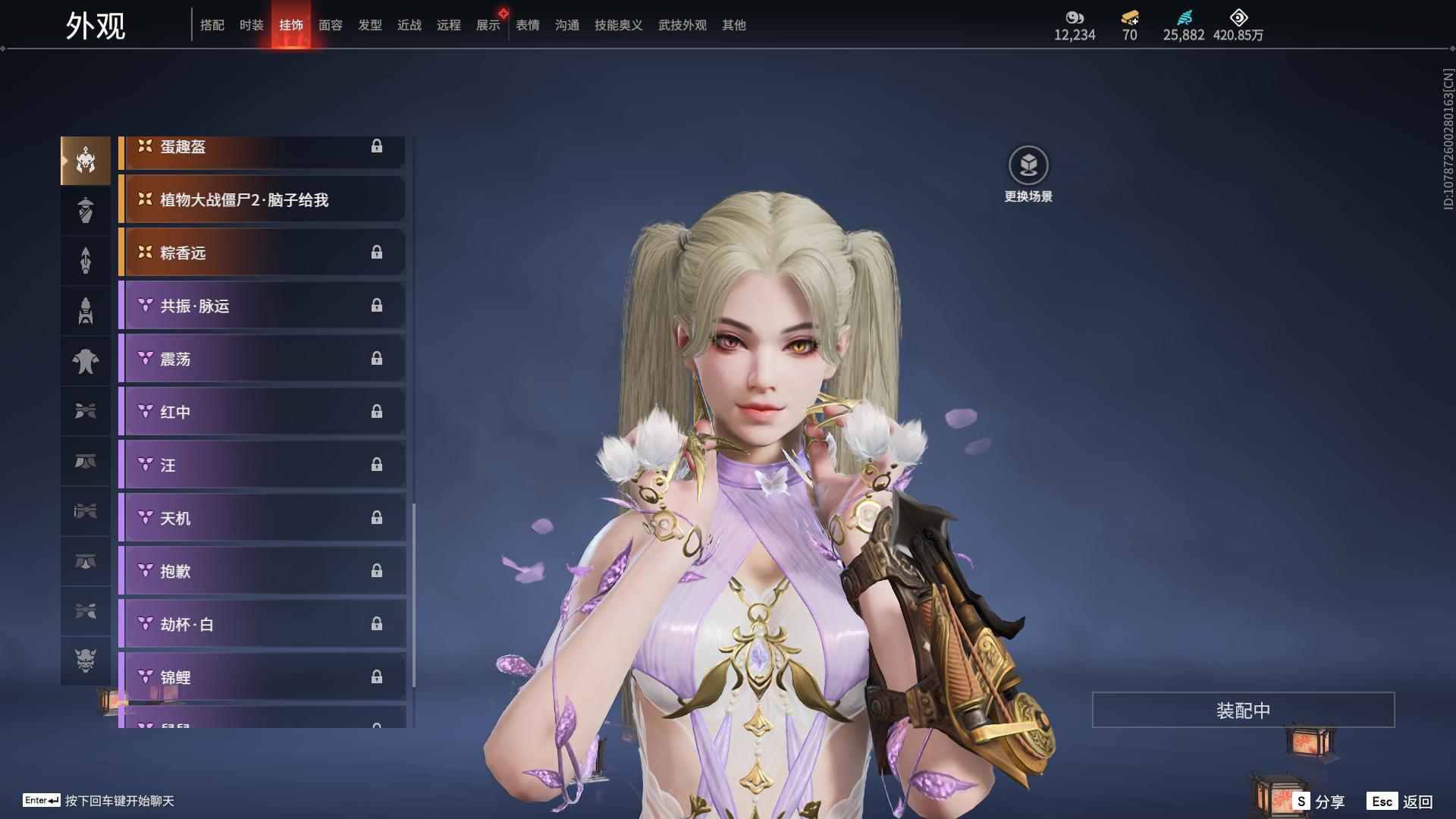Choose the cat-shaped accessory category icon

tap(86, 361)
